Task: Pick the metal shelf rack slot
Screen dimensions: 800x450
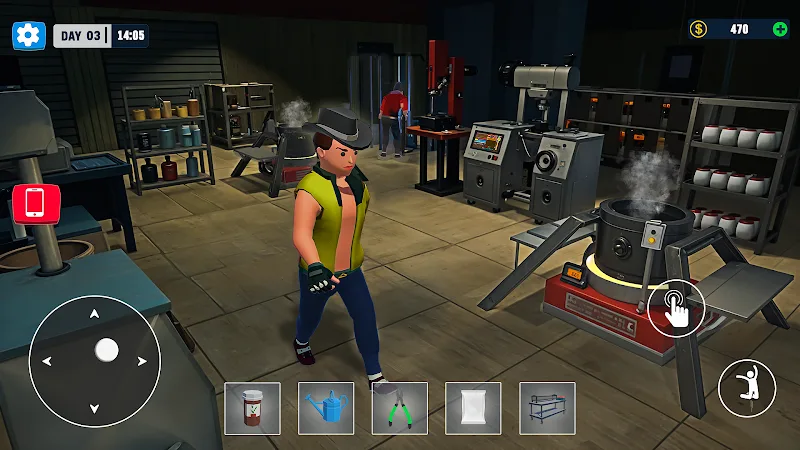Action: coord(547,408)
